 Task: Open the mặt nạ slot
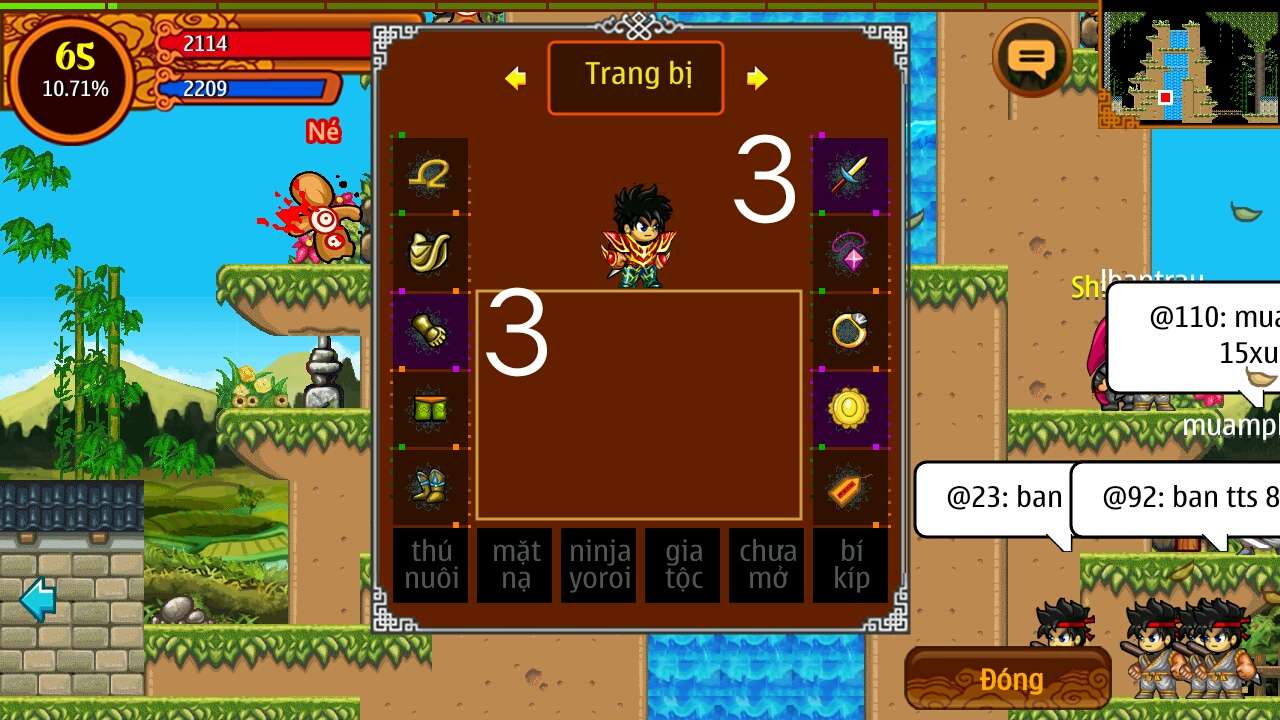click(515, 565)
